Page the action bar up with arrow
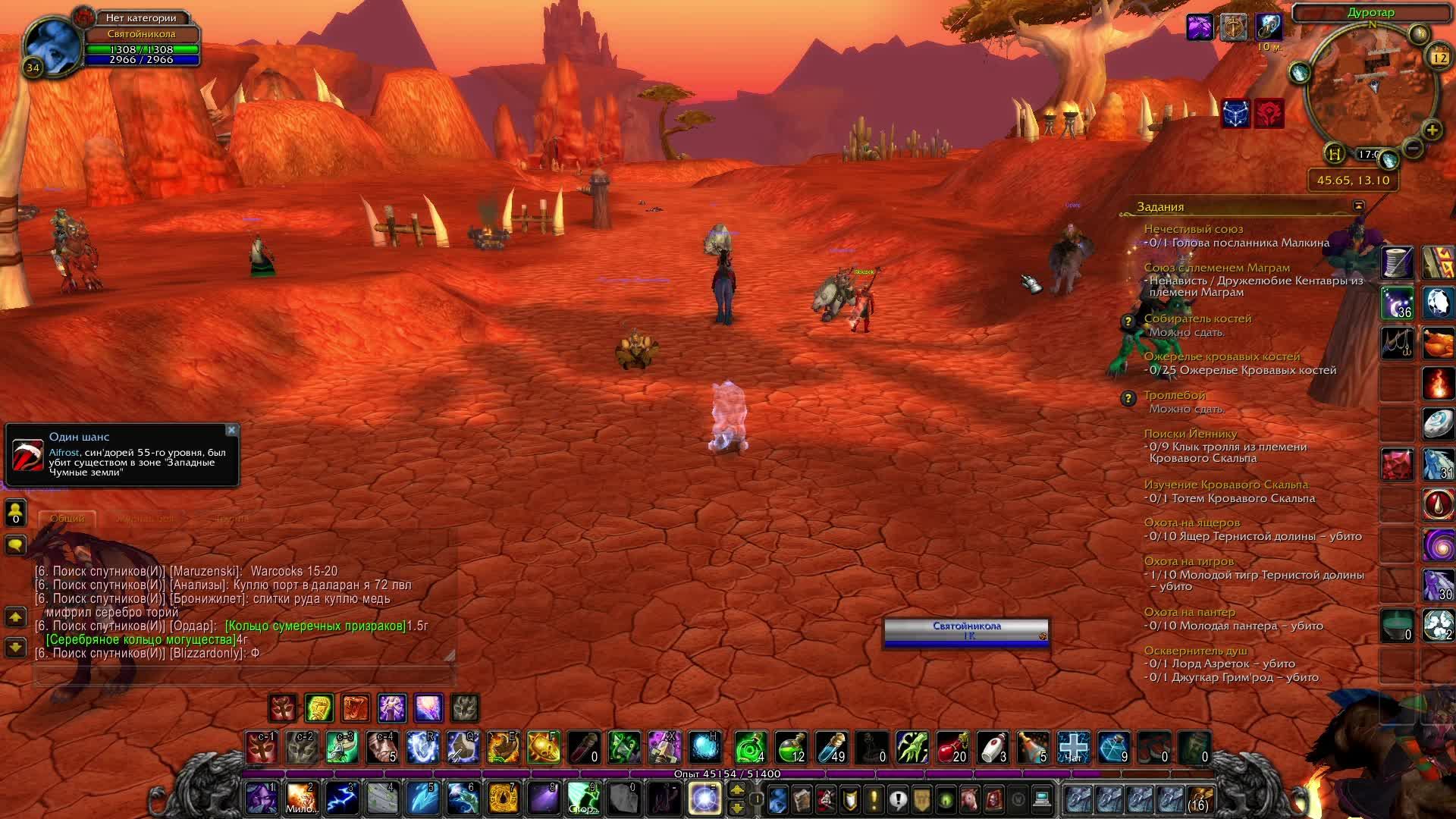 click(x=737, y=790)
